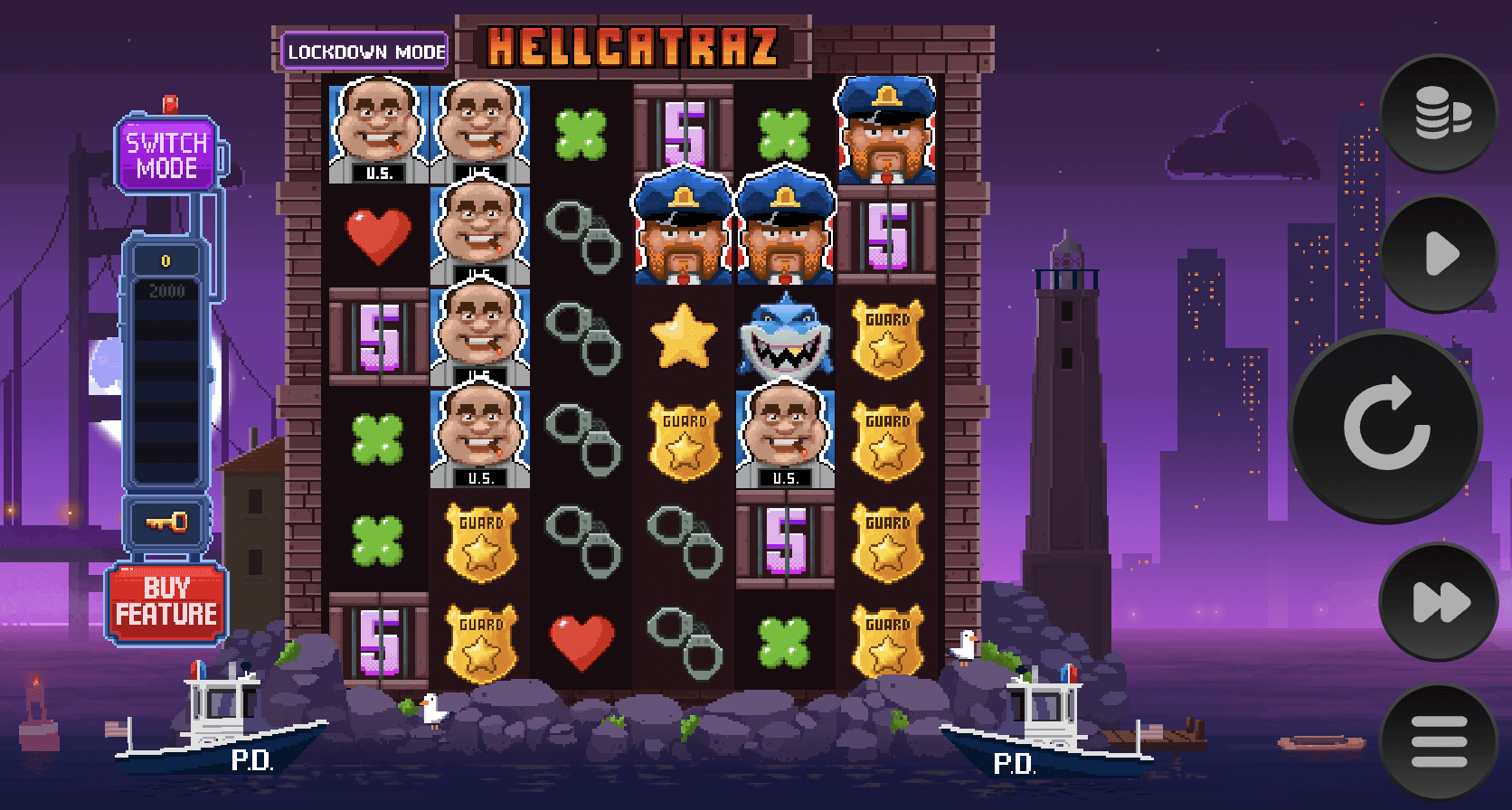
Task: Open the Buy Feature menu
Action: (166, 602)
